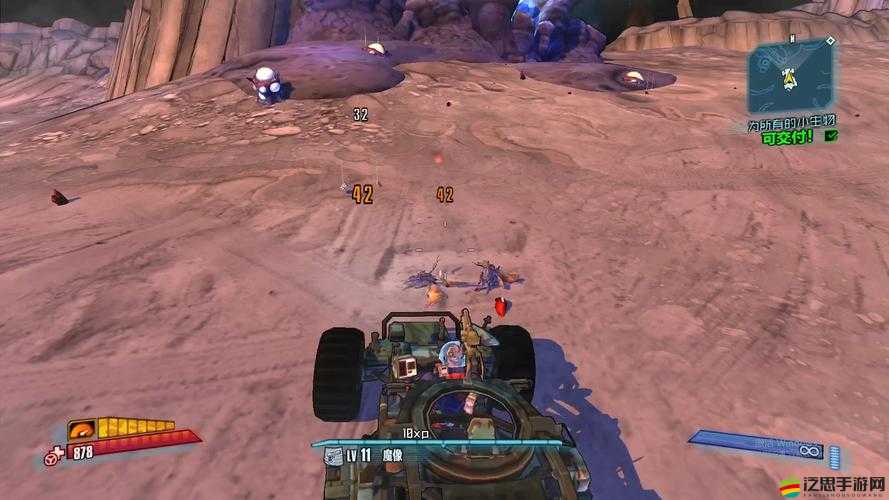The height and width of the screenshot is (500, 889).
Task: Click the green quest-complete checkmark box
Action: 832,136
